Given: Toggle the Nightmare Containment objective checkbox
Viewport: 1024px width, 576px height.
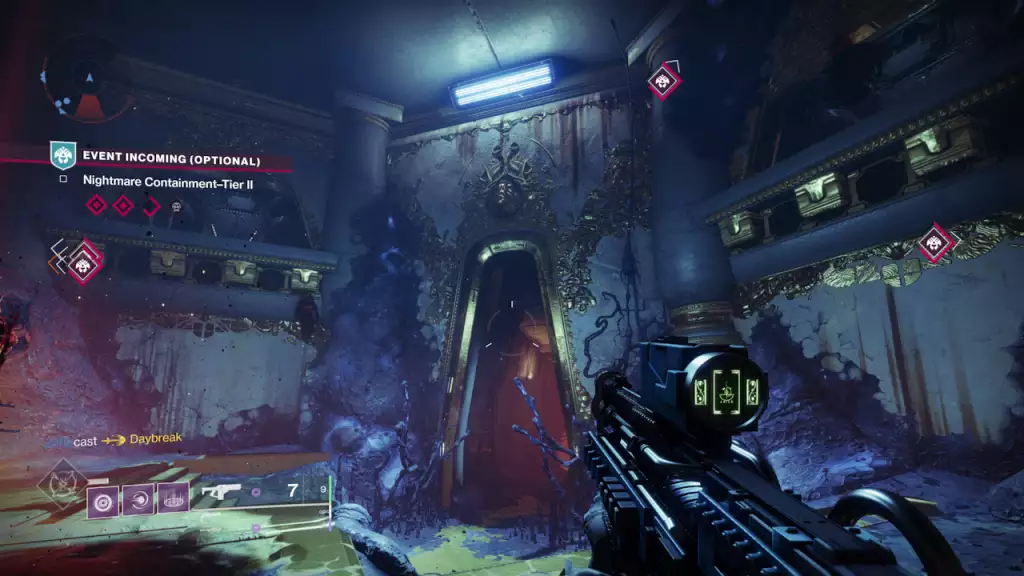Looking at the screenshot, I should pos(63,180).
